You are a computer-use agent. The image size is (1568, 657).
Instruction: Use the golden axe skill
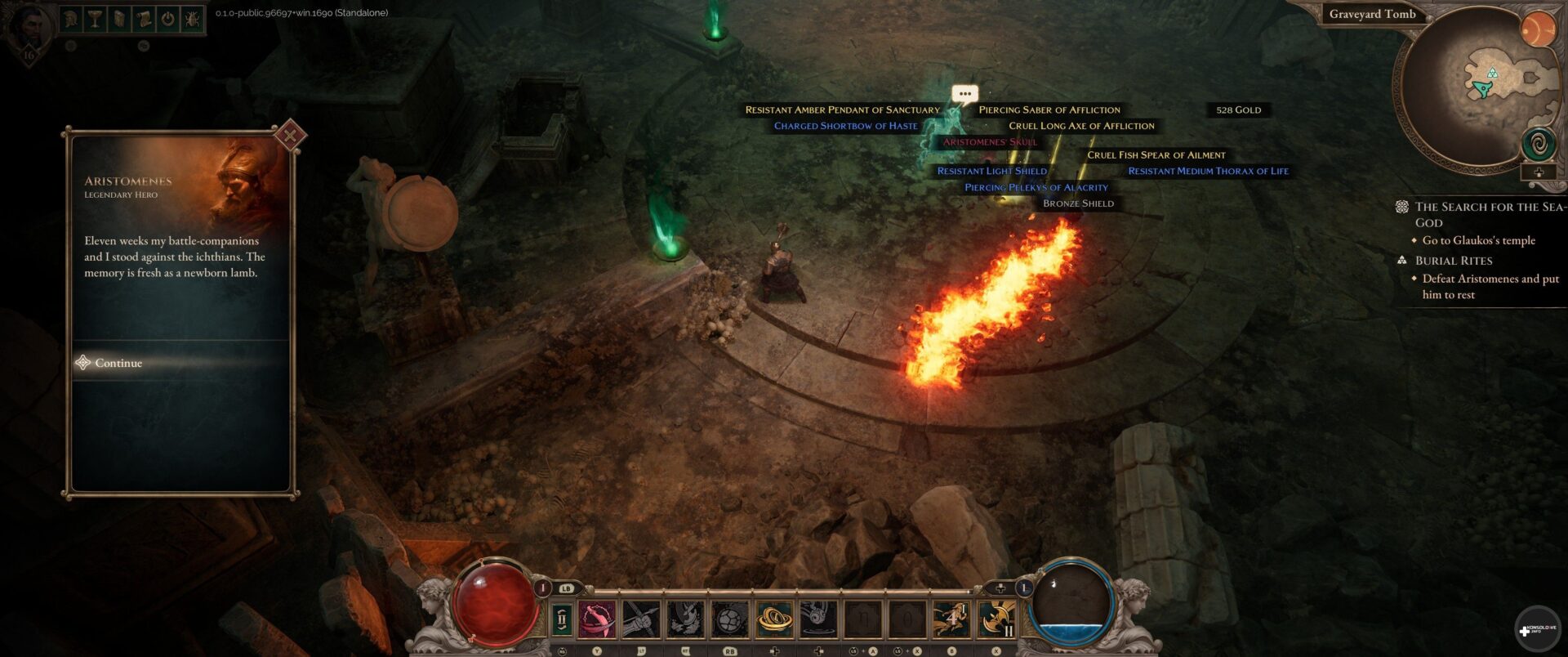click(996, 619)
